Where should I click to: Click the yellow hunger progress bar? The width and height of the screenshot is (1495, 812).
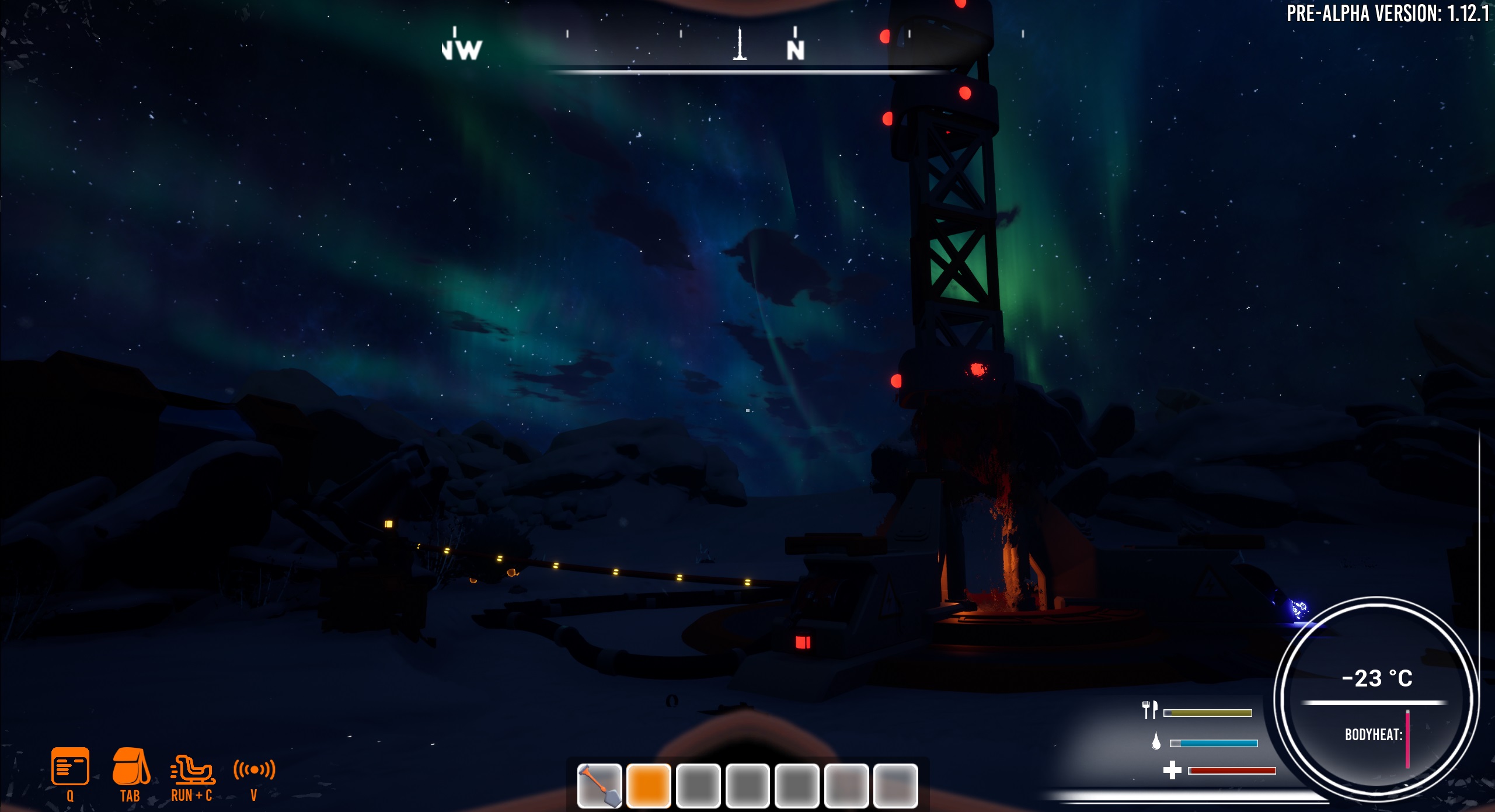1207,712
